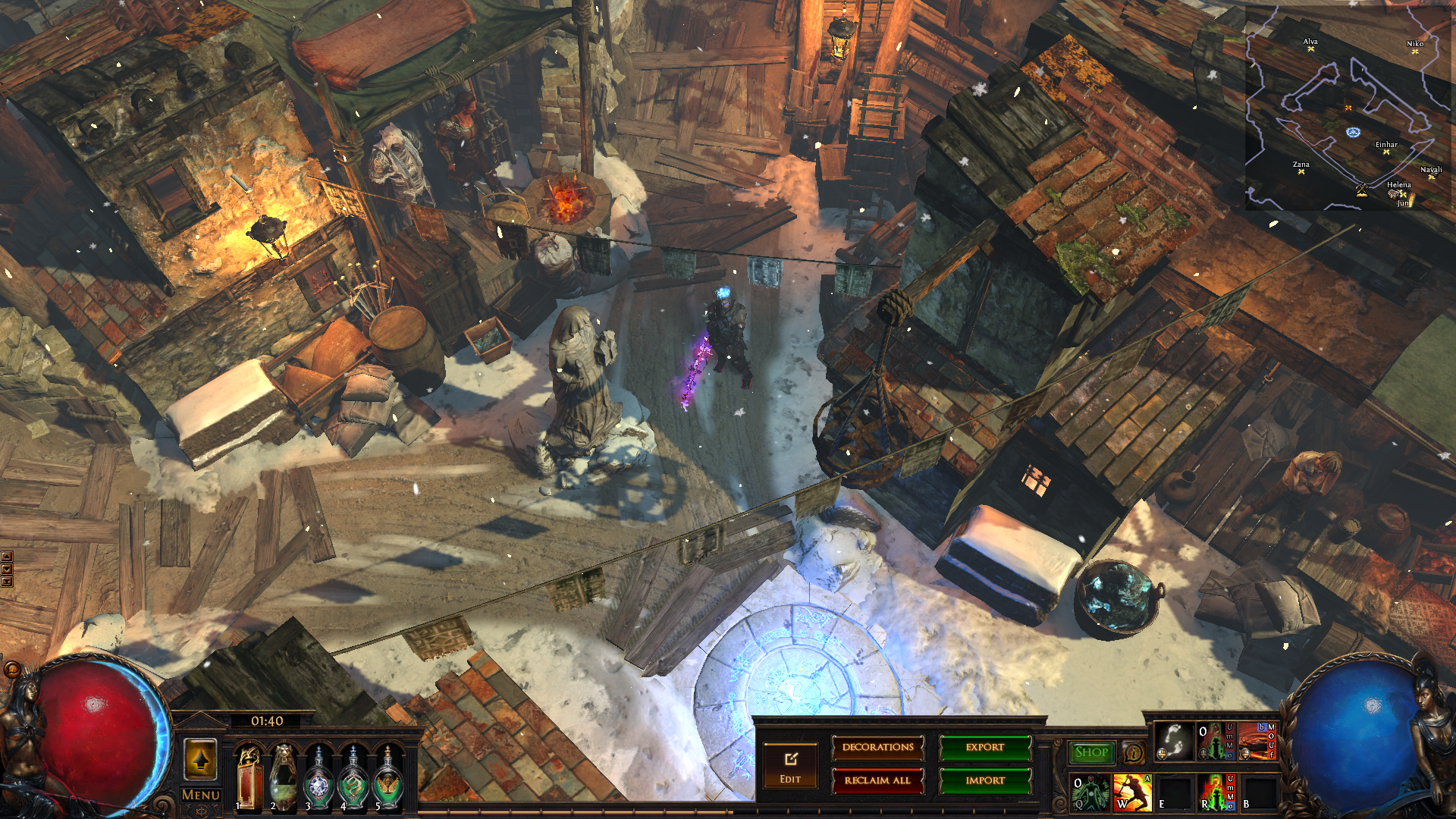
Task: Use the diamond flask in slot 3
Action: tap(318, 779)
